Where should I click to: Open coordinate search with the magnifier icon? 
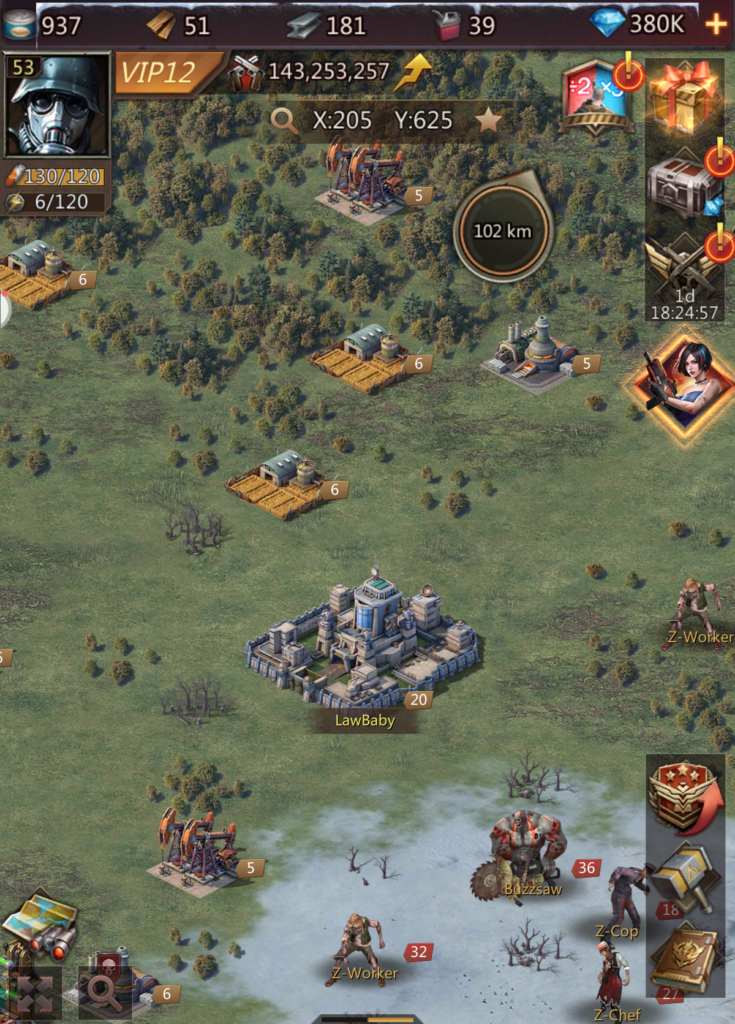click(x=285, y=121)
